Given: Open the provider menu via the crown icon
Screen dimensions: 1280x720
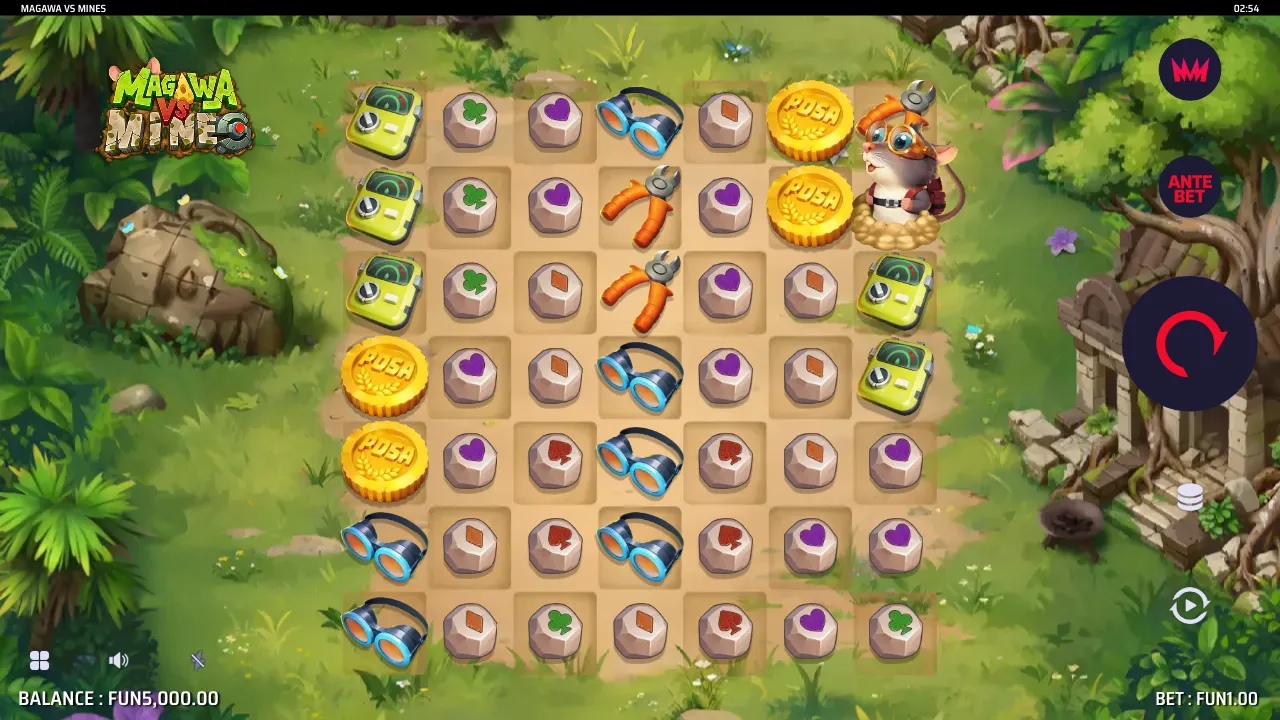Looking at the screenshot, I should click(1190, 70).
